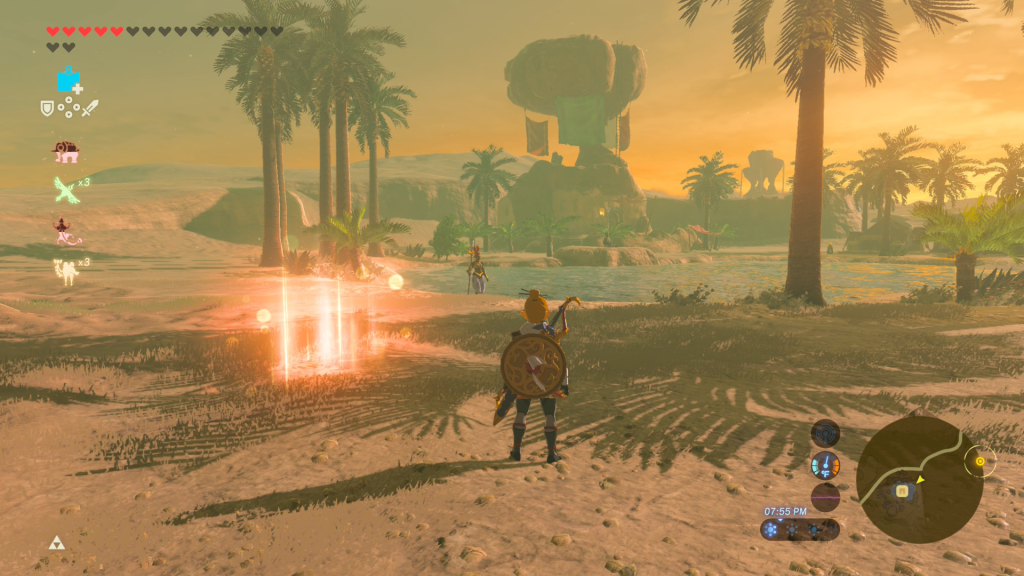Click the white Triforce icon
Image resolution: width=1024 pixels, height=576 pixels.
pyautogui.click(x=56, y=543)
